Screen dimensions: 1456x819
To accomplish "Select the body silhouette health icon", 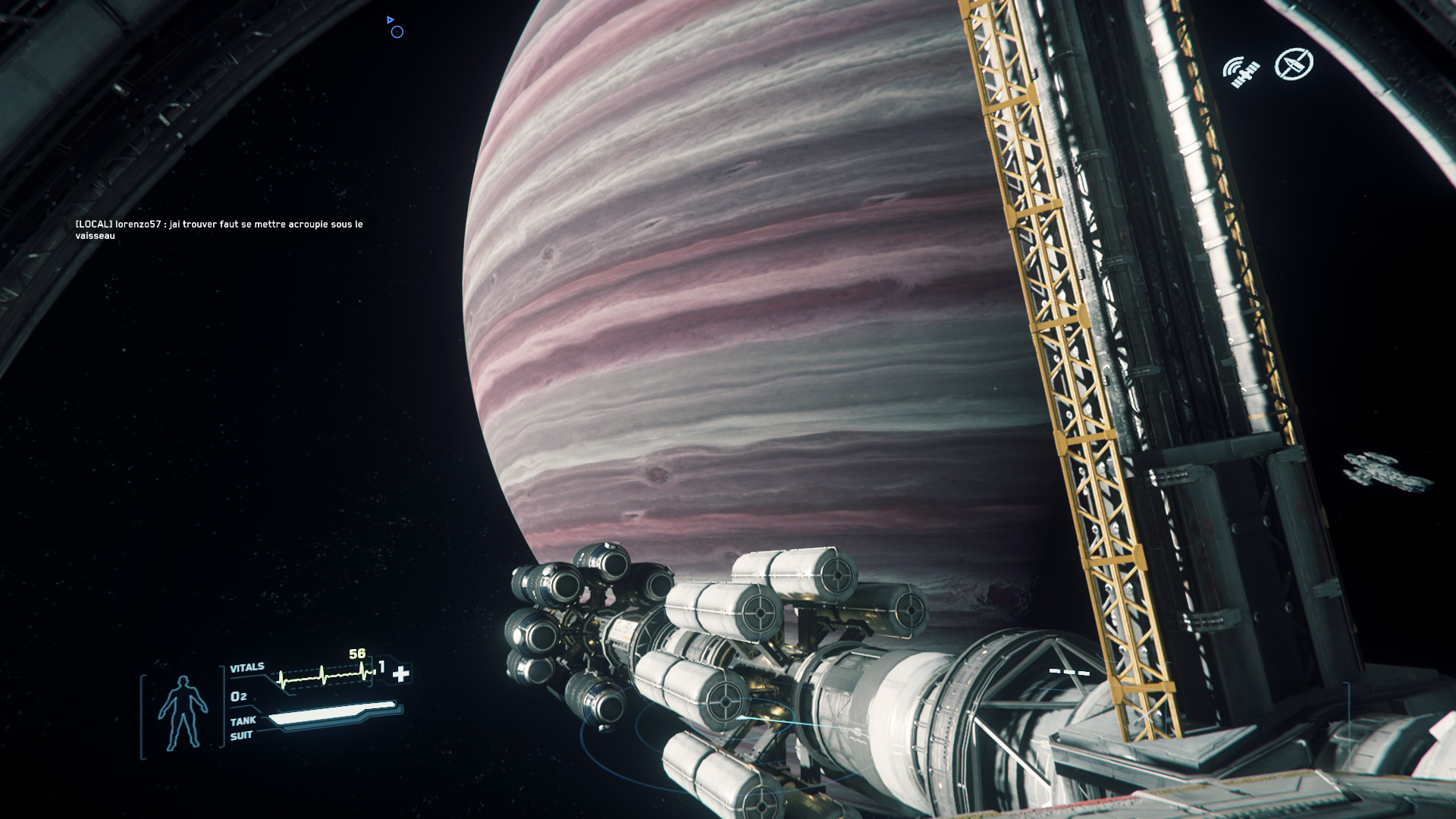I will [x=182, y=713].
